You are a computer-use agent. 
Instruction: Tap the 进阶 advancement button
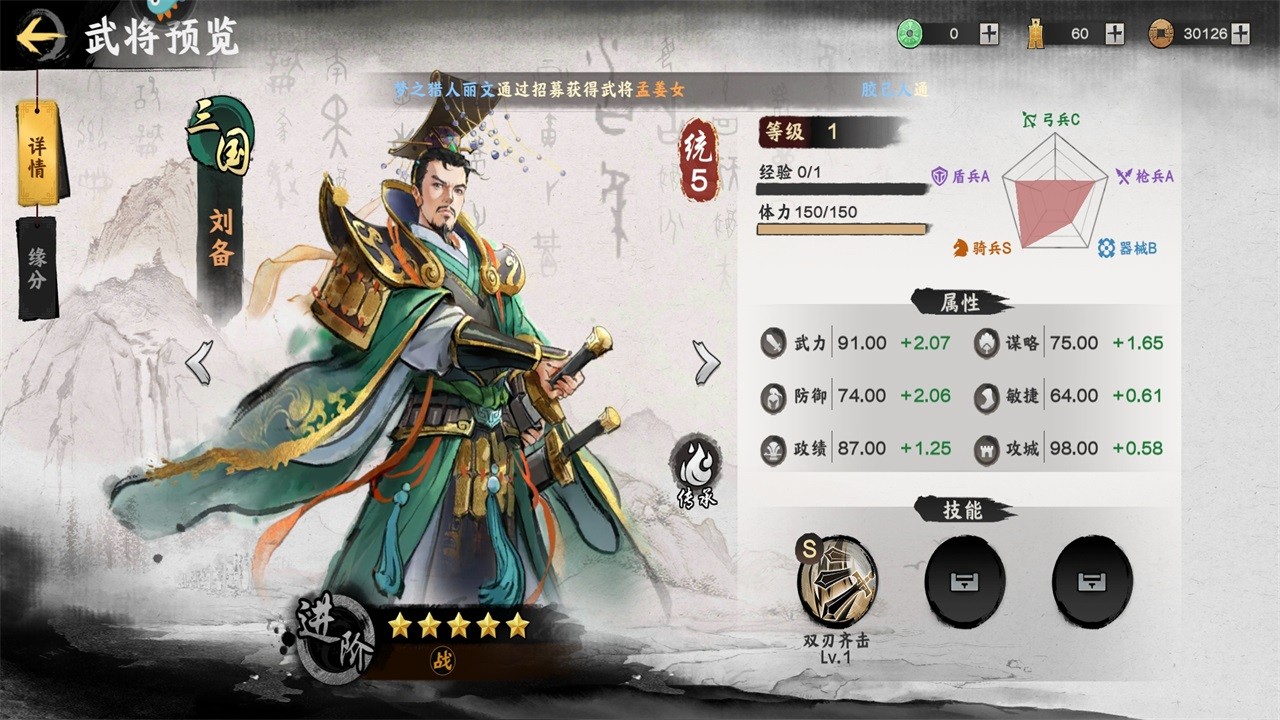(335, 638)
